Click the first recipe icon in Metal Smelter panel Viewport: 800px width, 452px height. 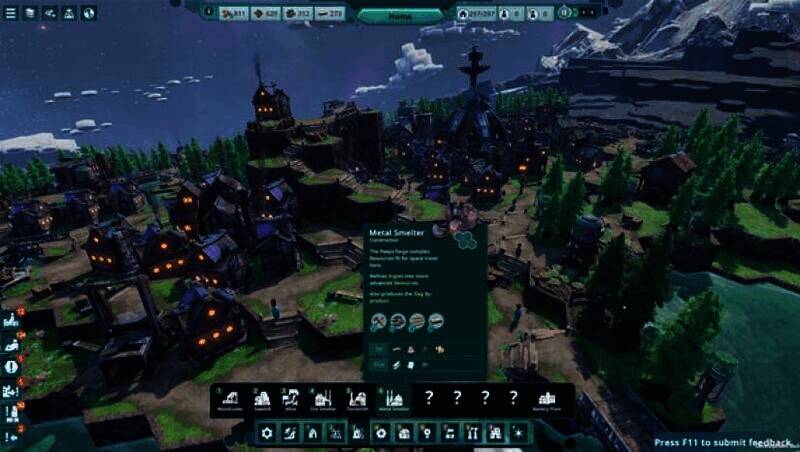point(379,322)
